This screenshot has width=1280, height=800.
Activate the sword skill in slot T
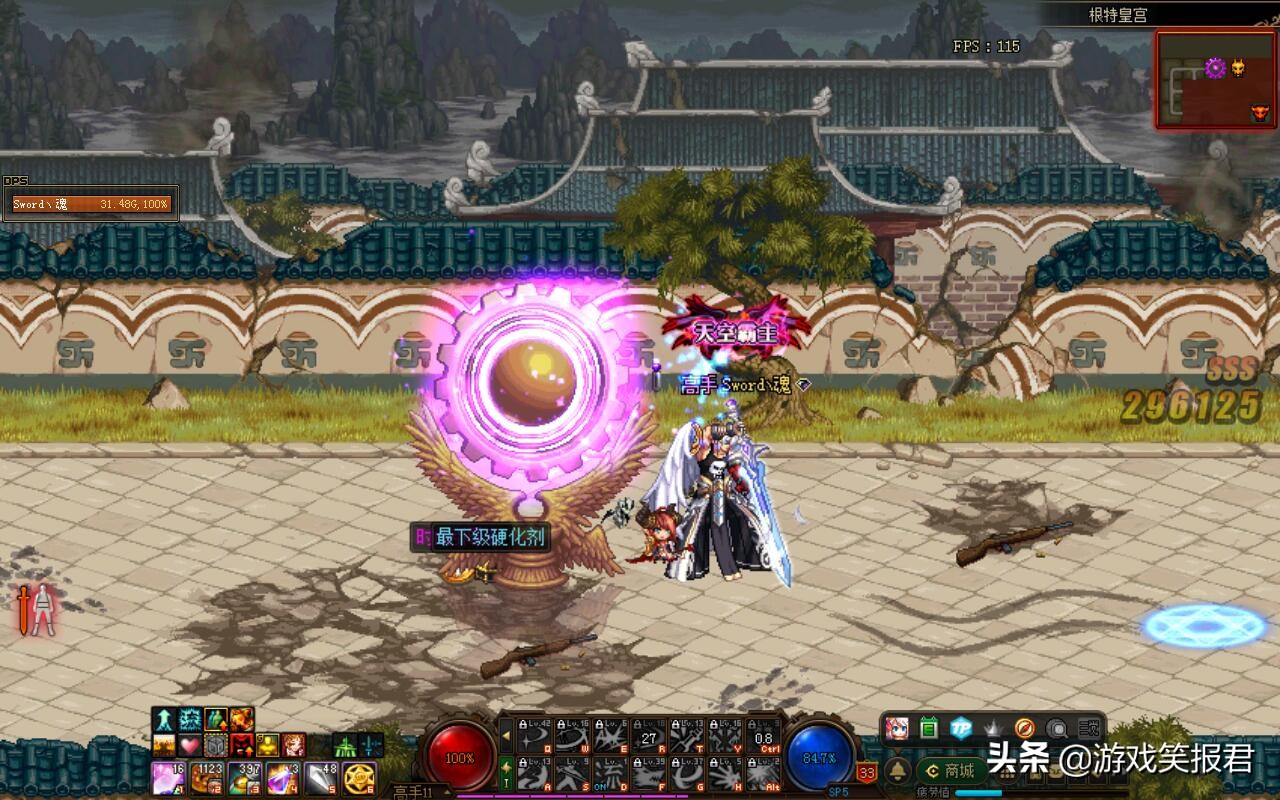(687, 736)
